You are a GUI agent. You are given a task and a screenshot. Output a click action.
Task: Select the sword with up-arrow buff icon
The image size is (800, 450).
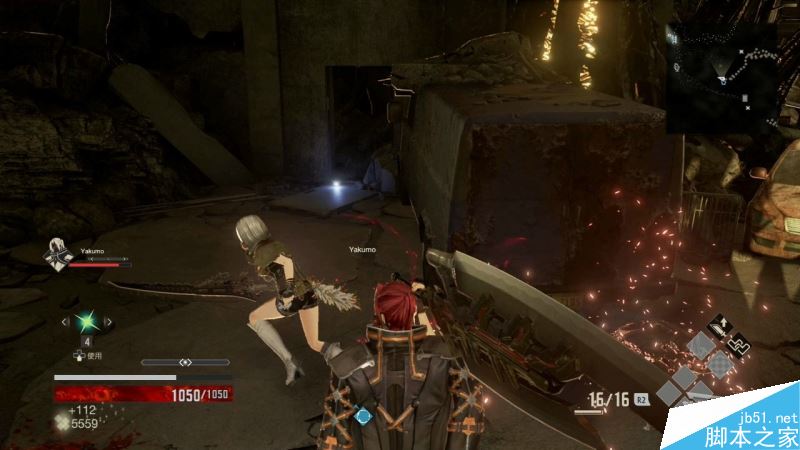coord(720,326)
